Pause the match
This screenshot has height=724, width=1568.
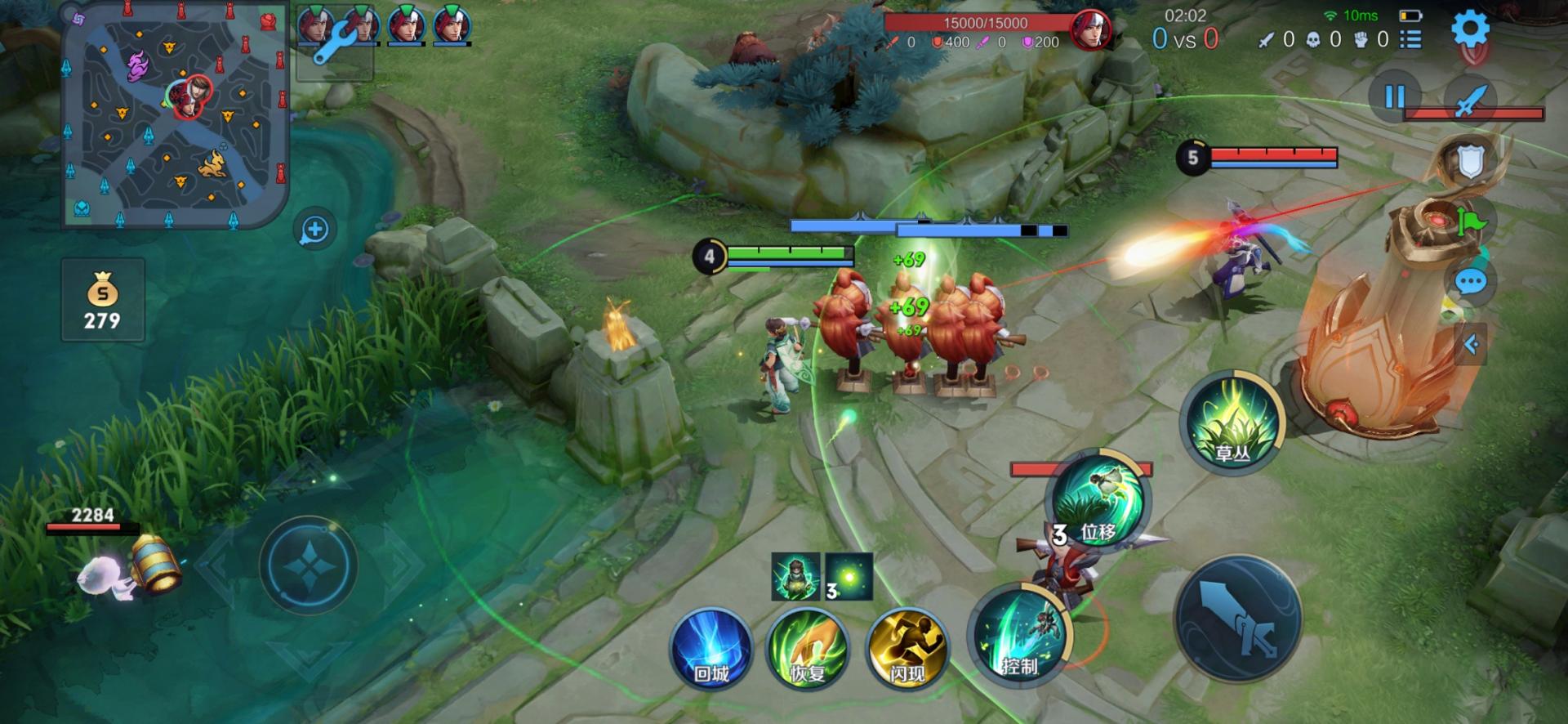click(x=1394, y=97)
